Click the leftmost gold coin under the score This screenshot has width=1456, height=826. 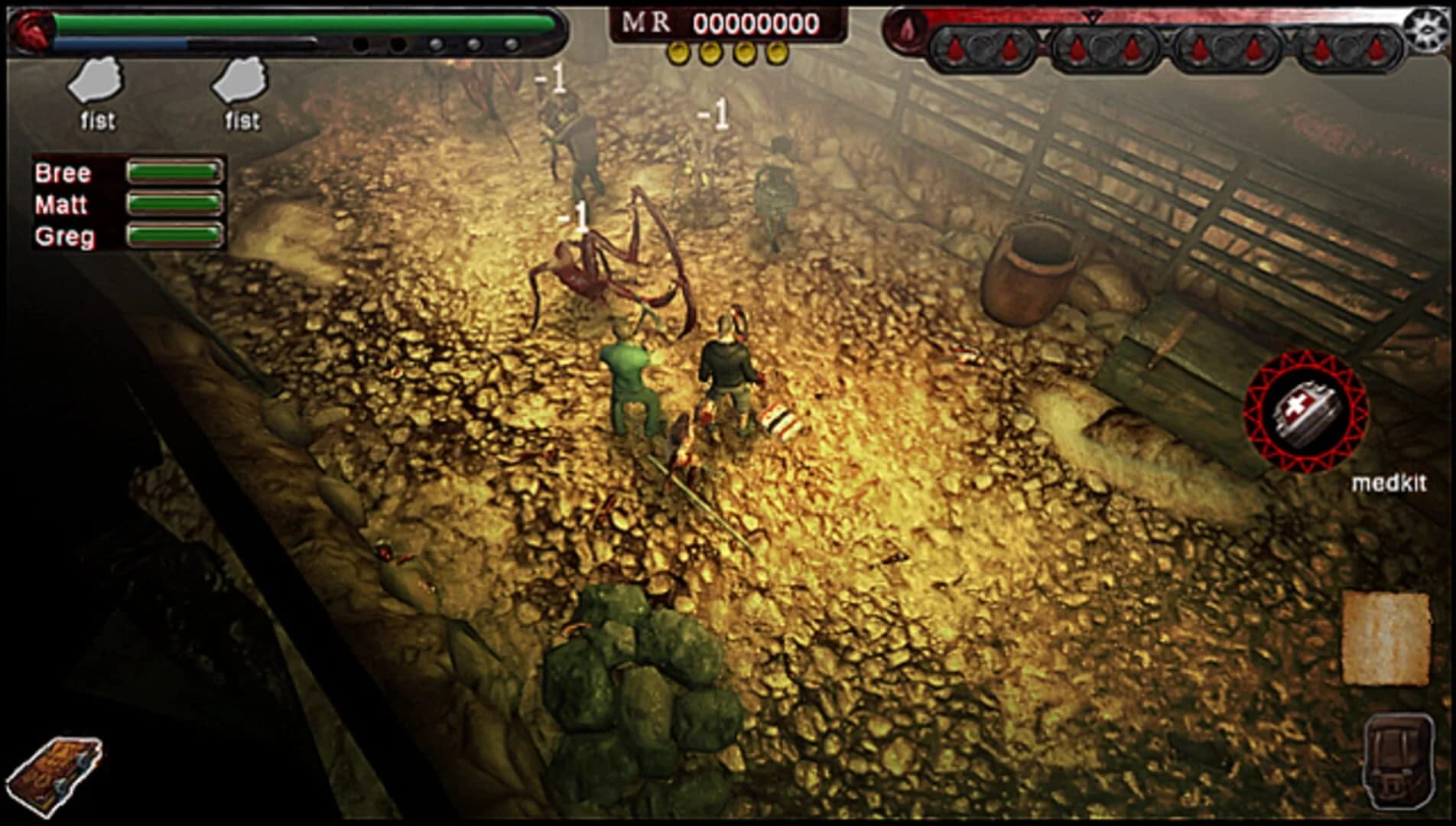[x=680, y=52]
